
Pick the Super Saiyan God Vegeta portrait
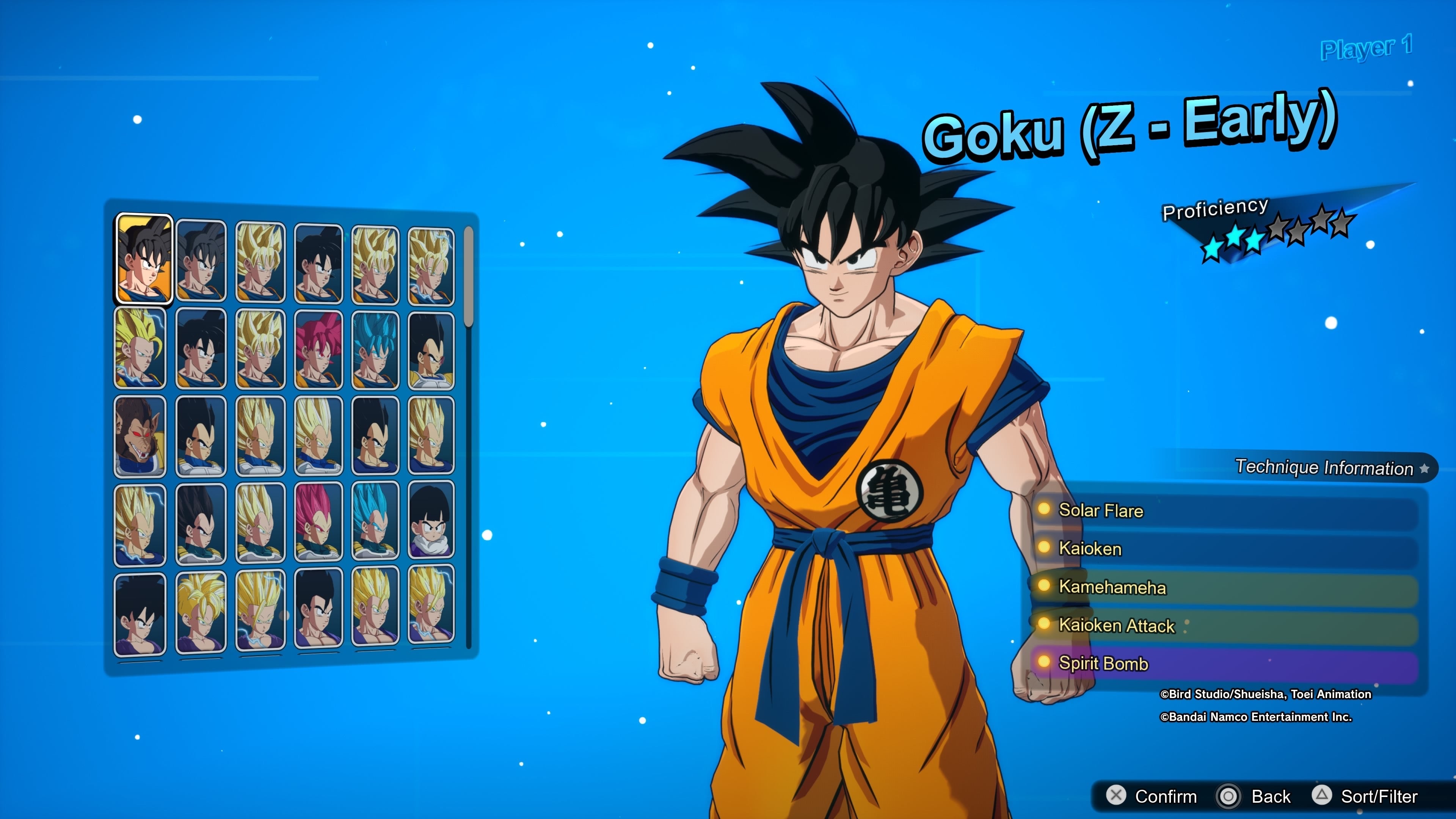pyautogui.click(x=318, y=523)
